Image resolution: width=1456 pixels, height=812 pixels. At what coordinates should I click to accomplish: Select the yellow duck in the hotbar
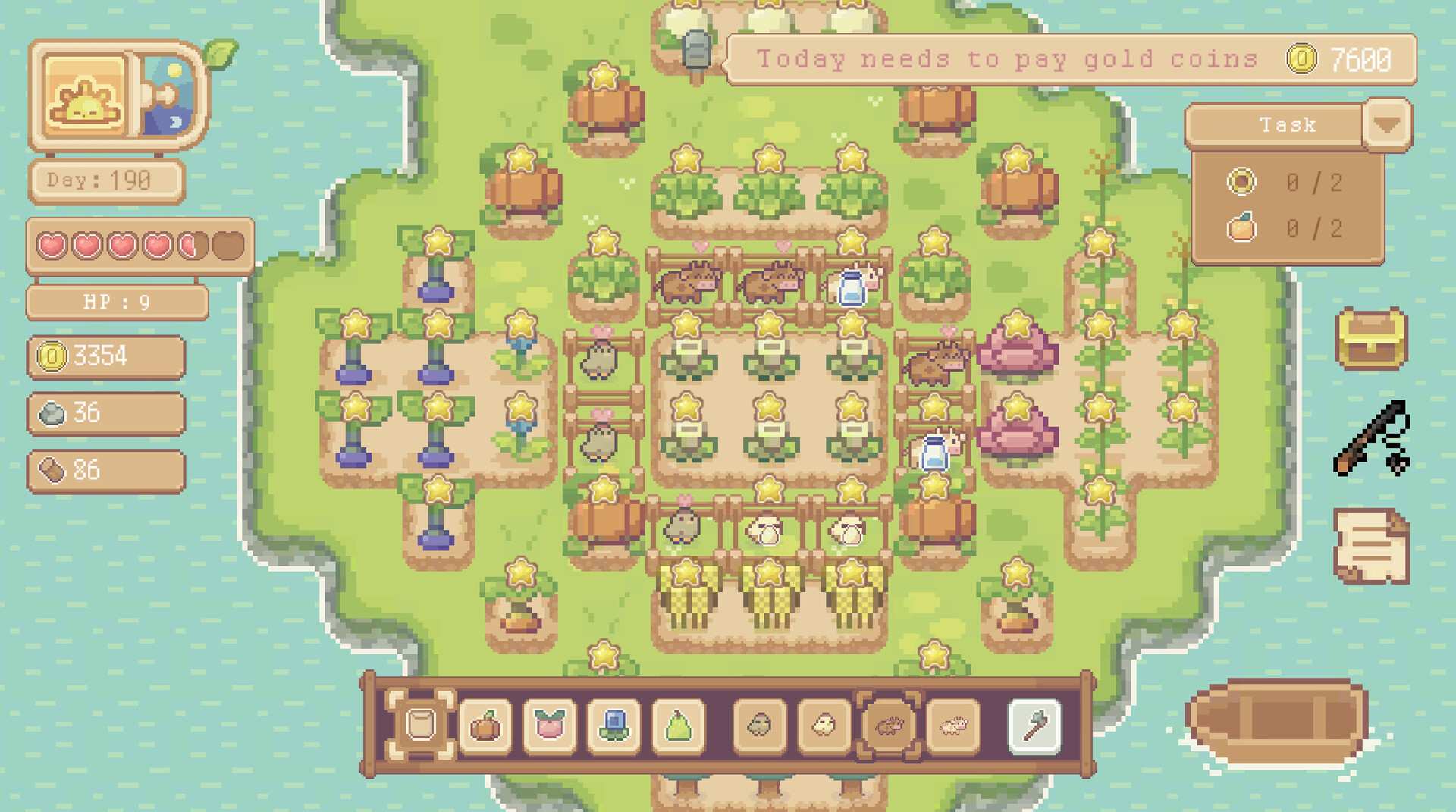[x=824, y=724]
